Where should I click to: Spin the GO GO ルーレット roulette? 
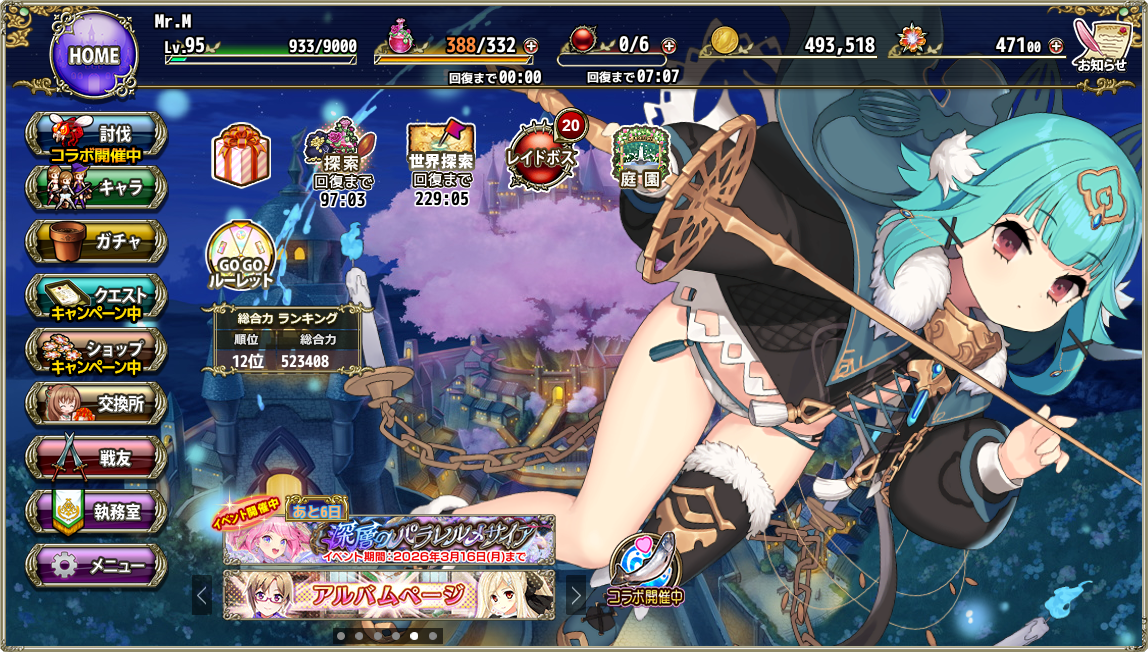241,258
